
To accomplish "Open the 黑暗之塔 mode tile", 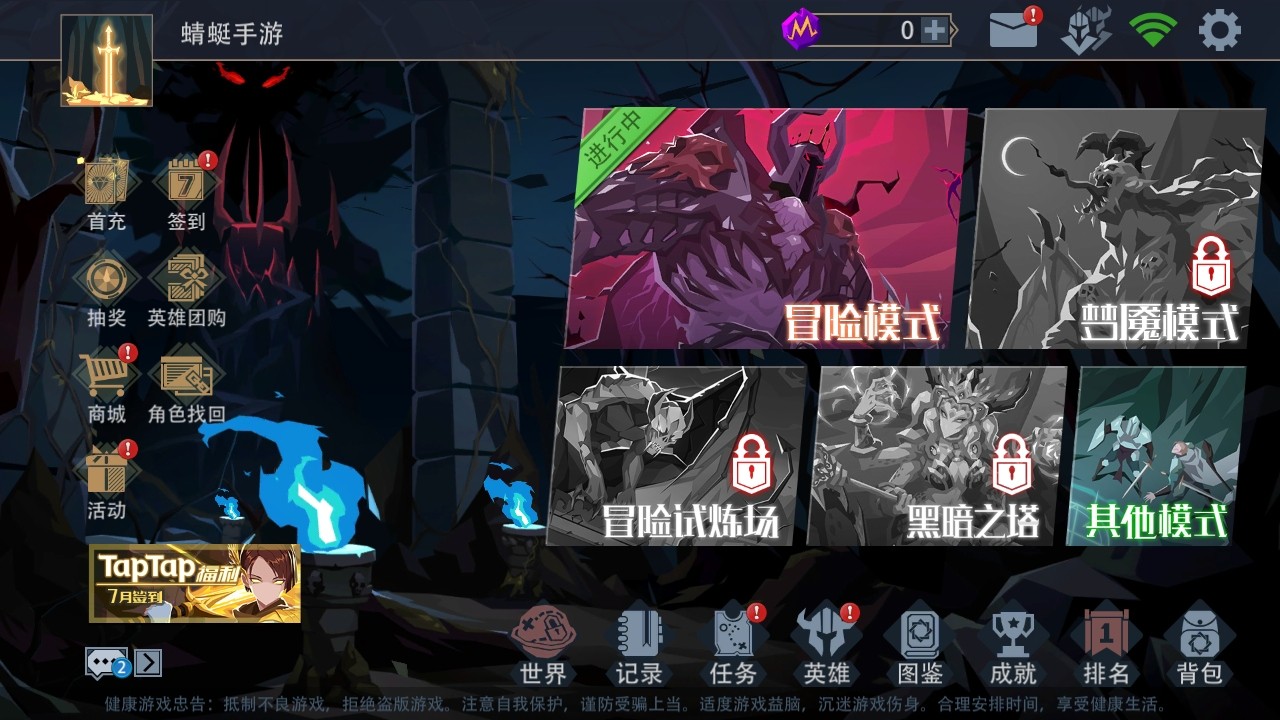I will click(940, 455).
